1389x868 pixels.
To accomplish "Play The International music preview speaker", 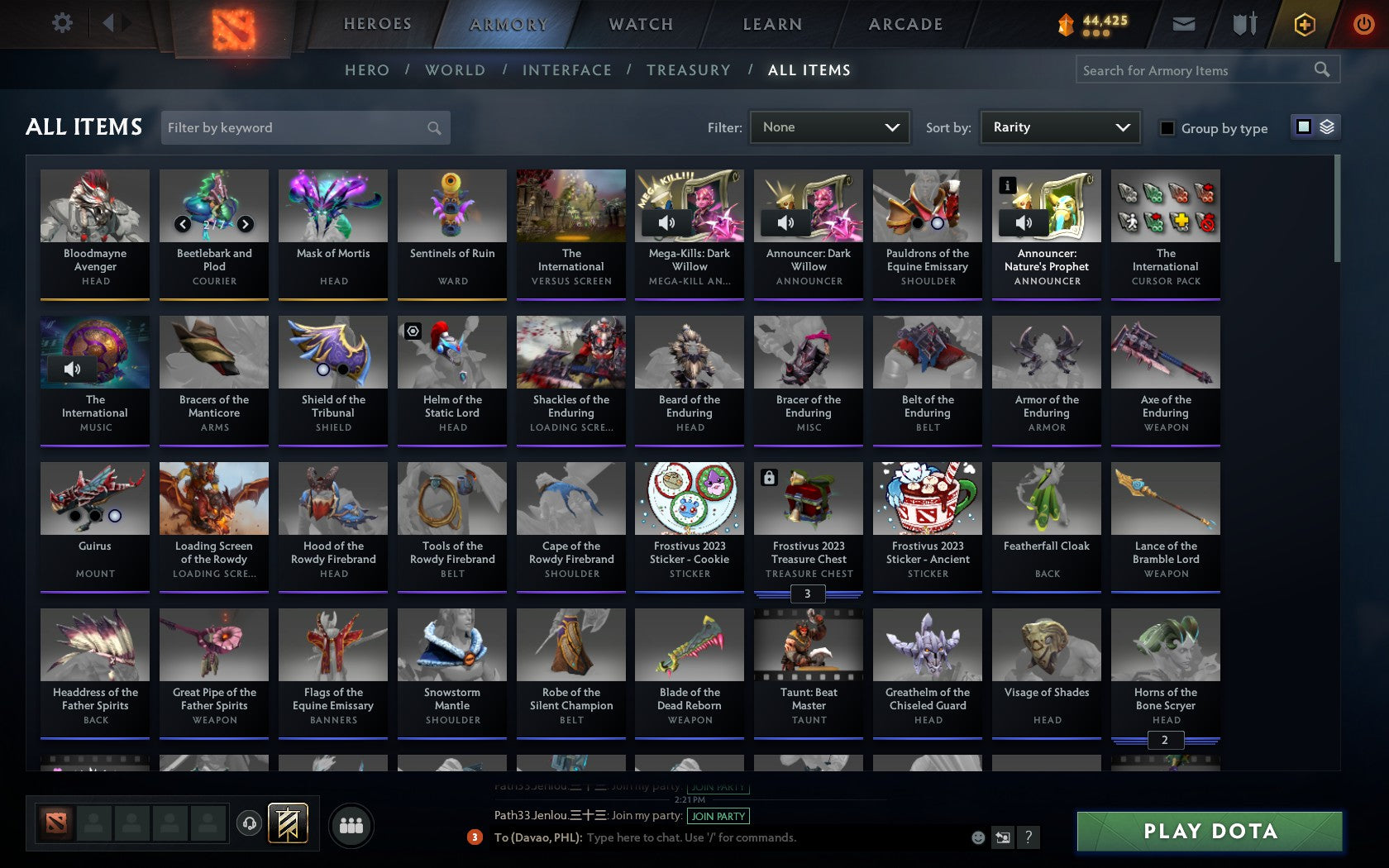I will click(70, 369).
